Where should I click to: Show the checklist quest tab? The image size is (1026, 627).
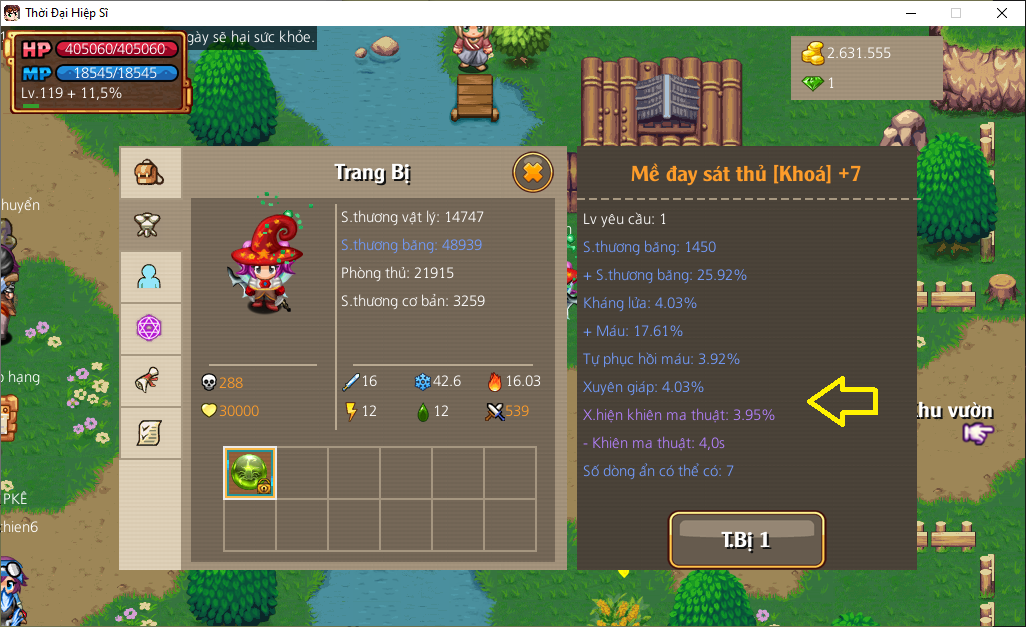150,432
